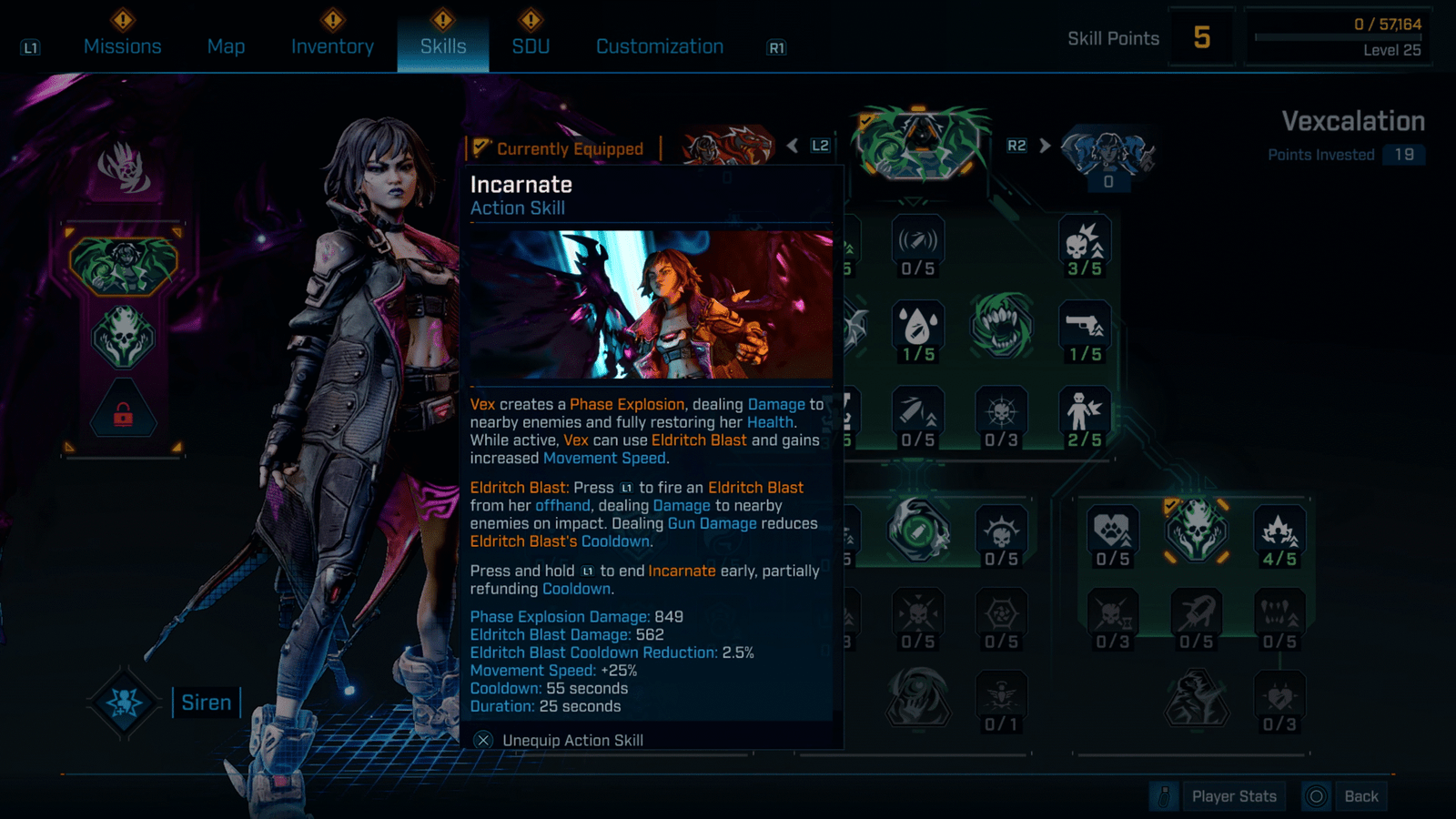Go Back from the skills screen
The height and width of the screenshot is (819, 1456).
[x=1360, y=796]
